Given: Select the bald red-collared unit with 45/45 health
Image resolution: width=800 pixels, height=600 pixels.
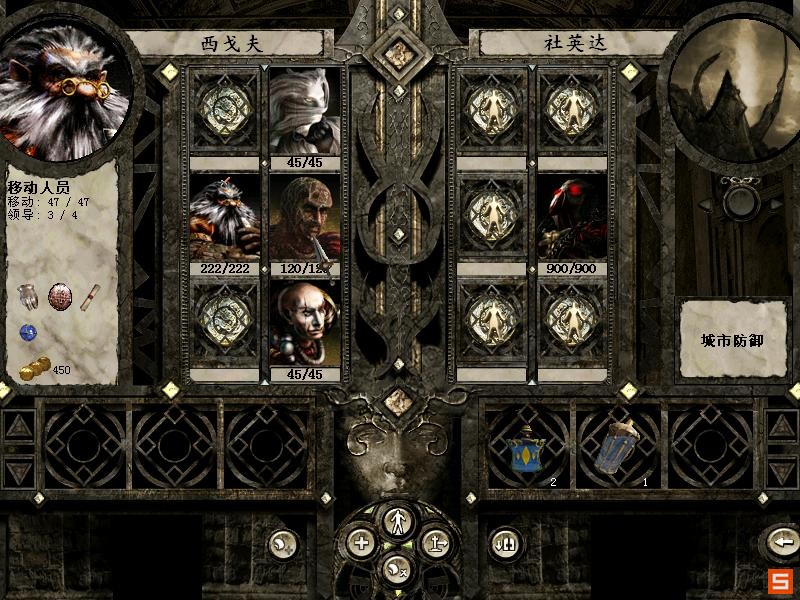Looking at the screenshot, I should (x=304, y=326).
